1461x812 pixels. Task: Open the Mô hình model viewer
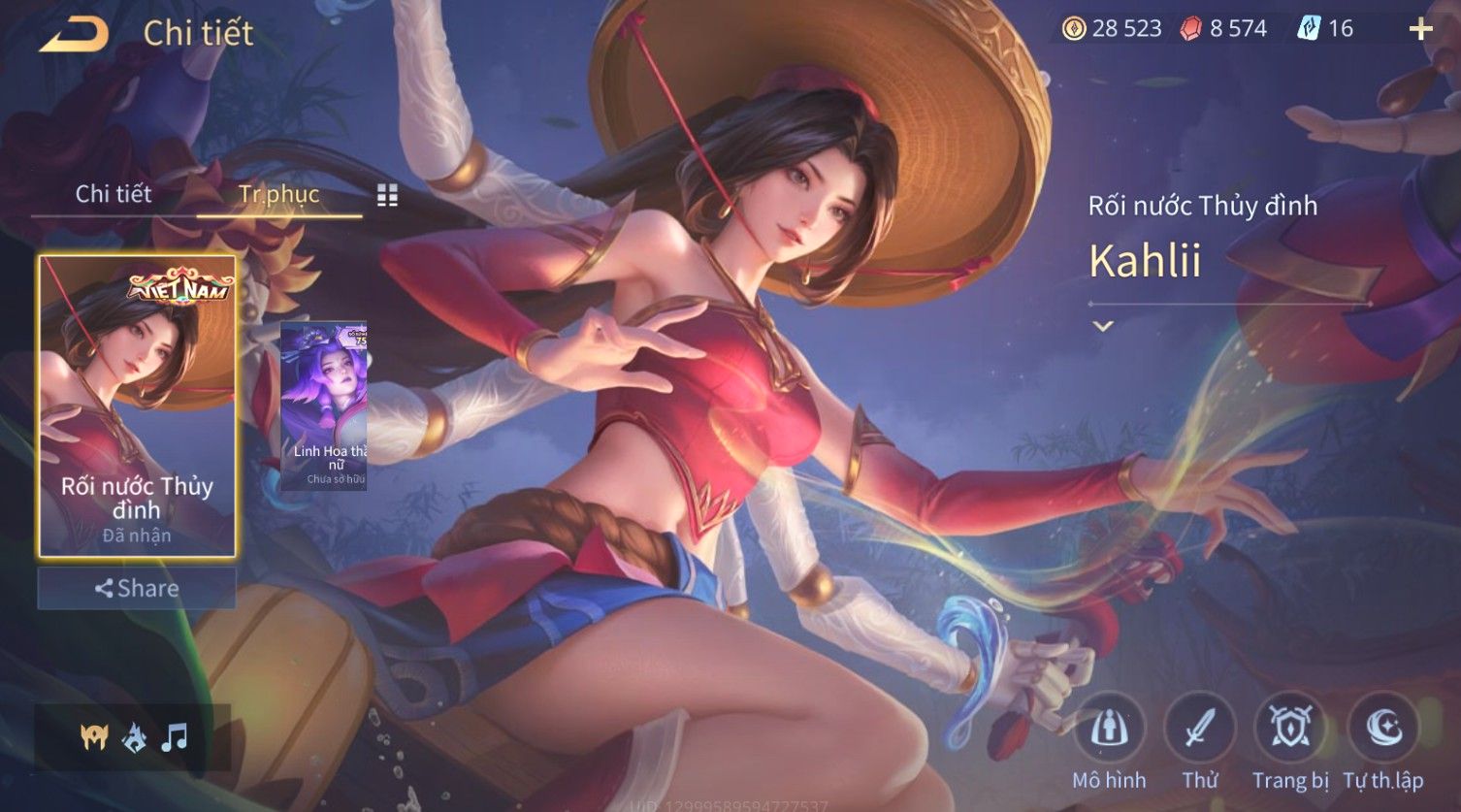1109,729
